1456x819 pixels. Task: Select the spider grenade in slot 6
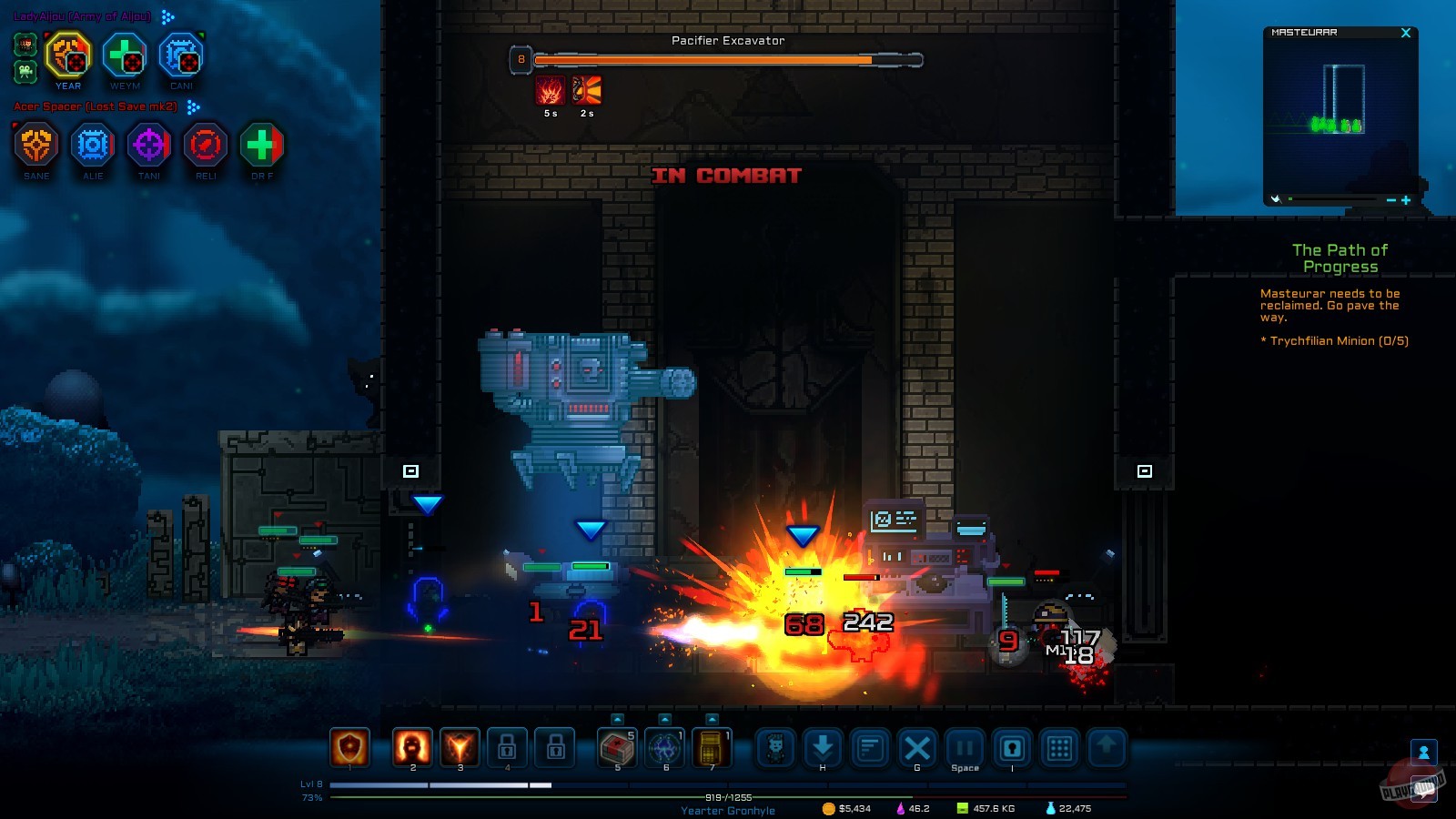pos(663,749)
